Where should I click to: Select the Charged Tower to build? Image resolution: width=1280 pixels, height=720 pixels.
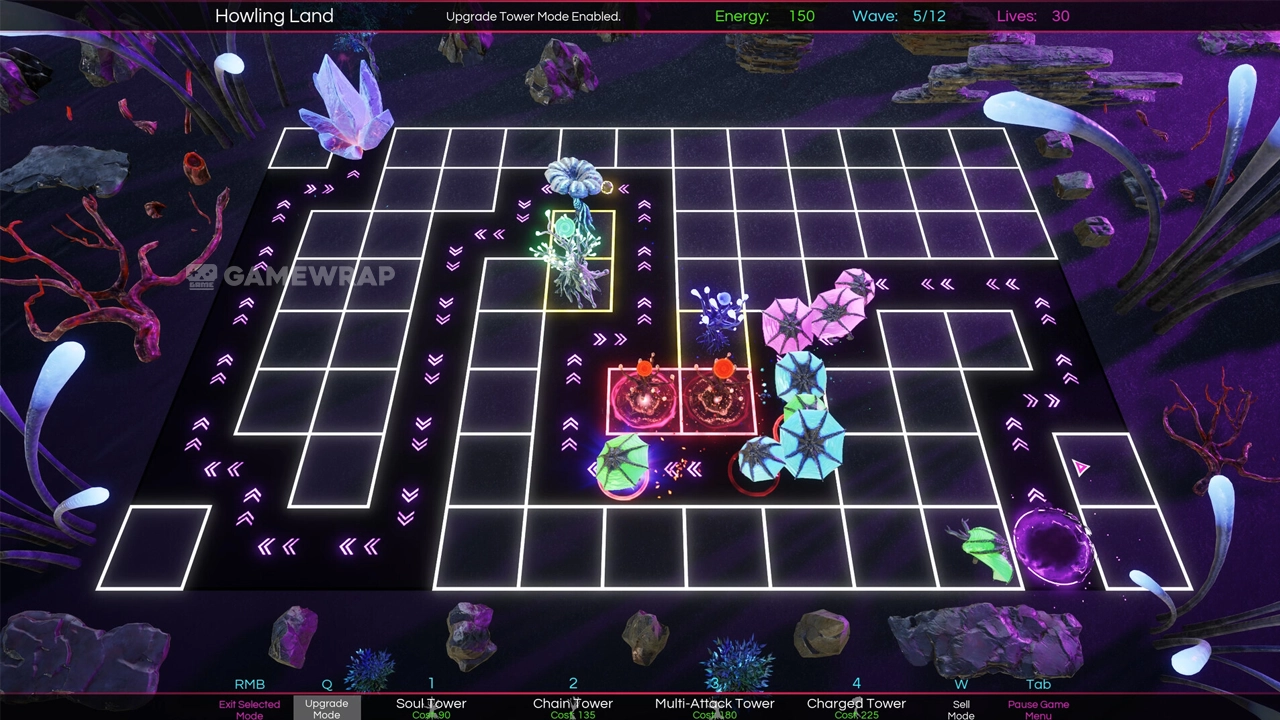pos(856,705)
